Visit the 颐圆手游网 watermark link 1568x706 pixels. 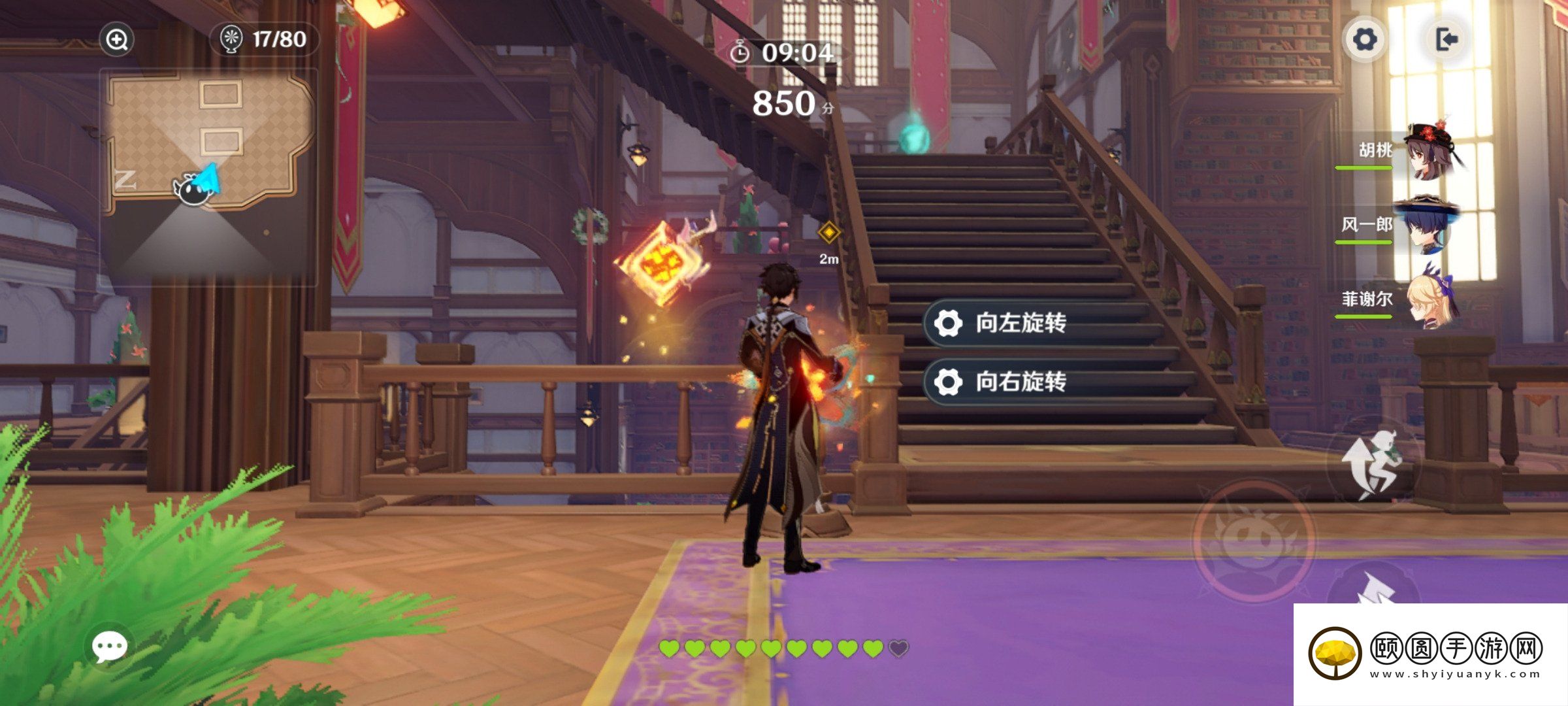[x=1429, y=654]
